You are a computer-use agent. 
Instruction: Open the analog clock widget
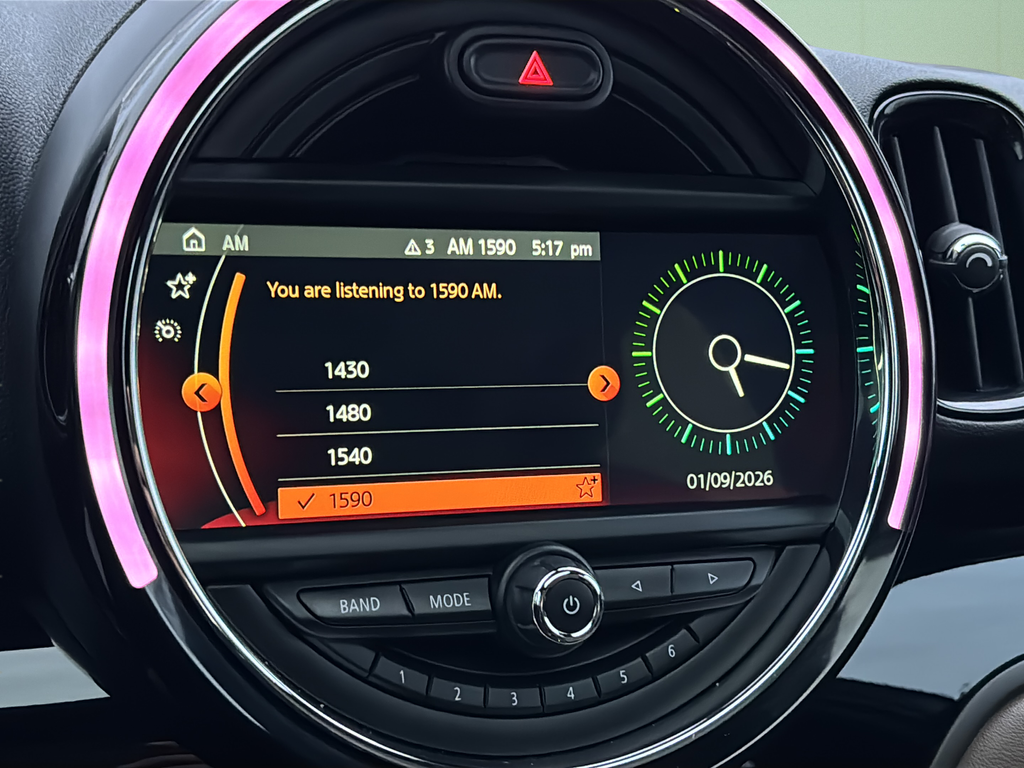pyautogui.click(x=724, y=352)
